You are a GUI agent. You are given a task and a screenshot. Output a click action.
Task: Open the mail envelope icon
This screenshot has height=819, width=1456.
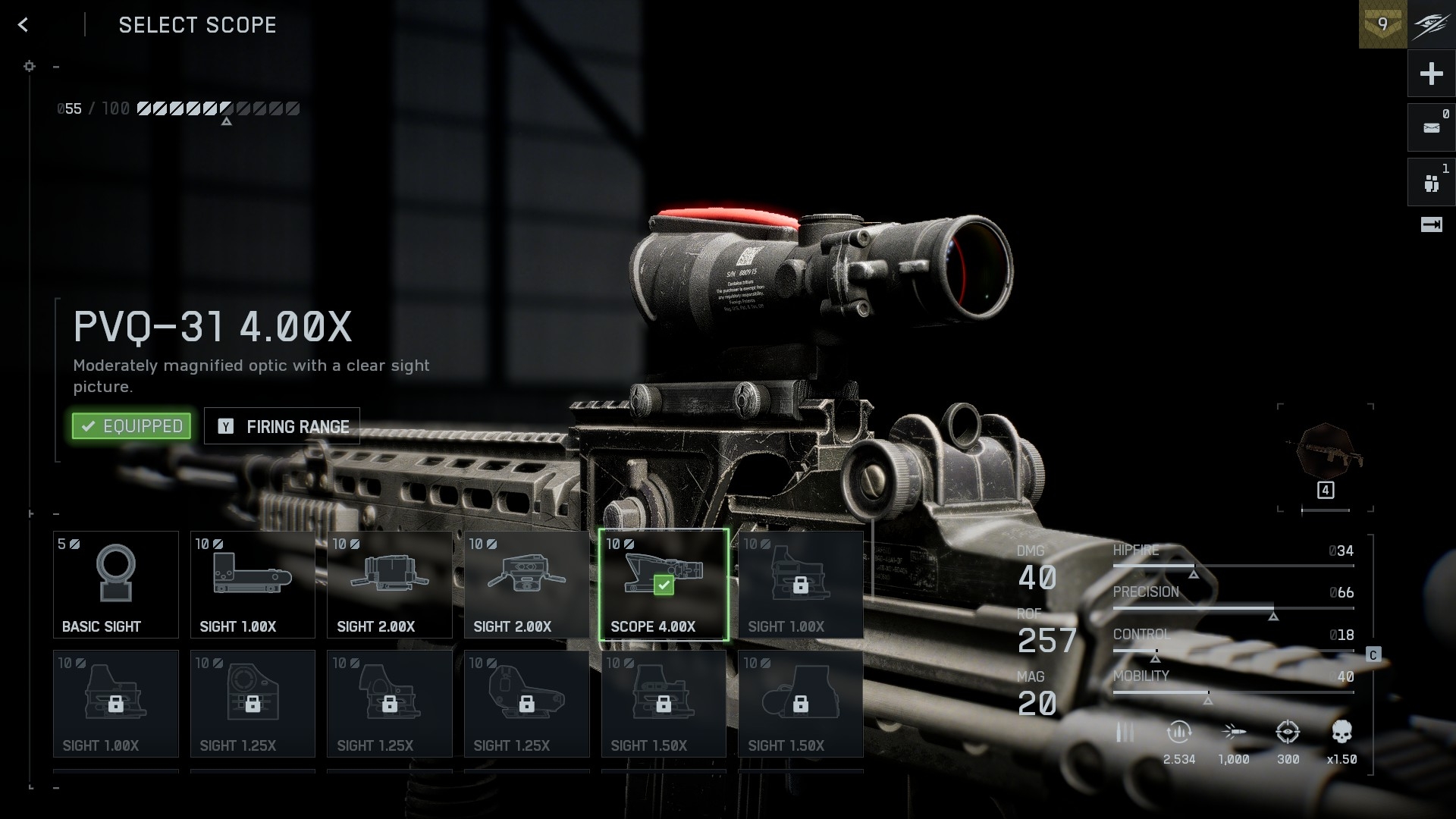[x=1431, y=128]
